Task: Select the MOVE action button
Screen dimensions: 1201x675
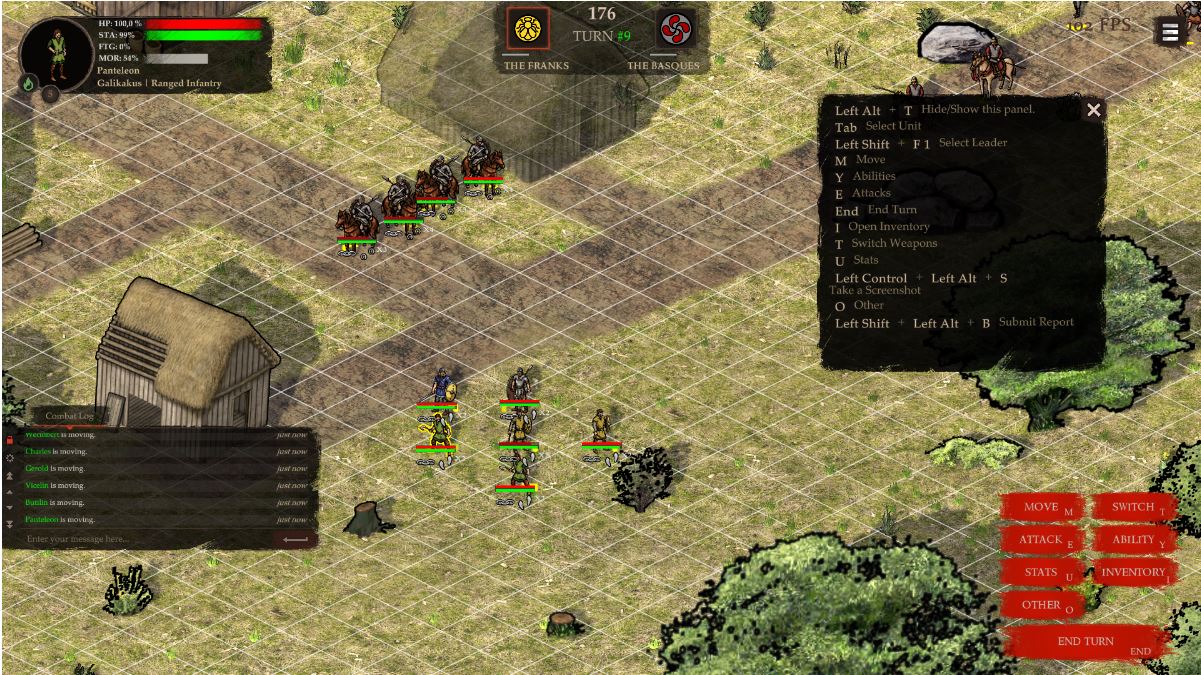Action: click(1041, 508)
